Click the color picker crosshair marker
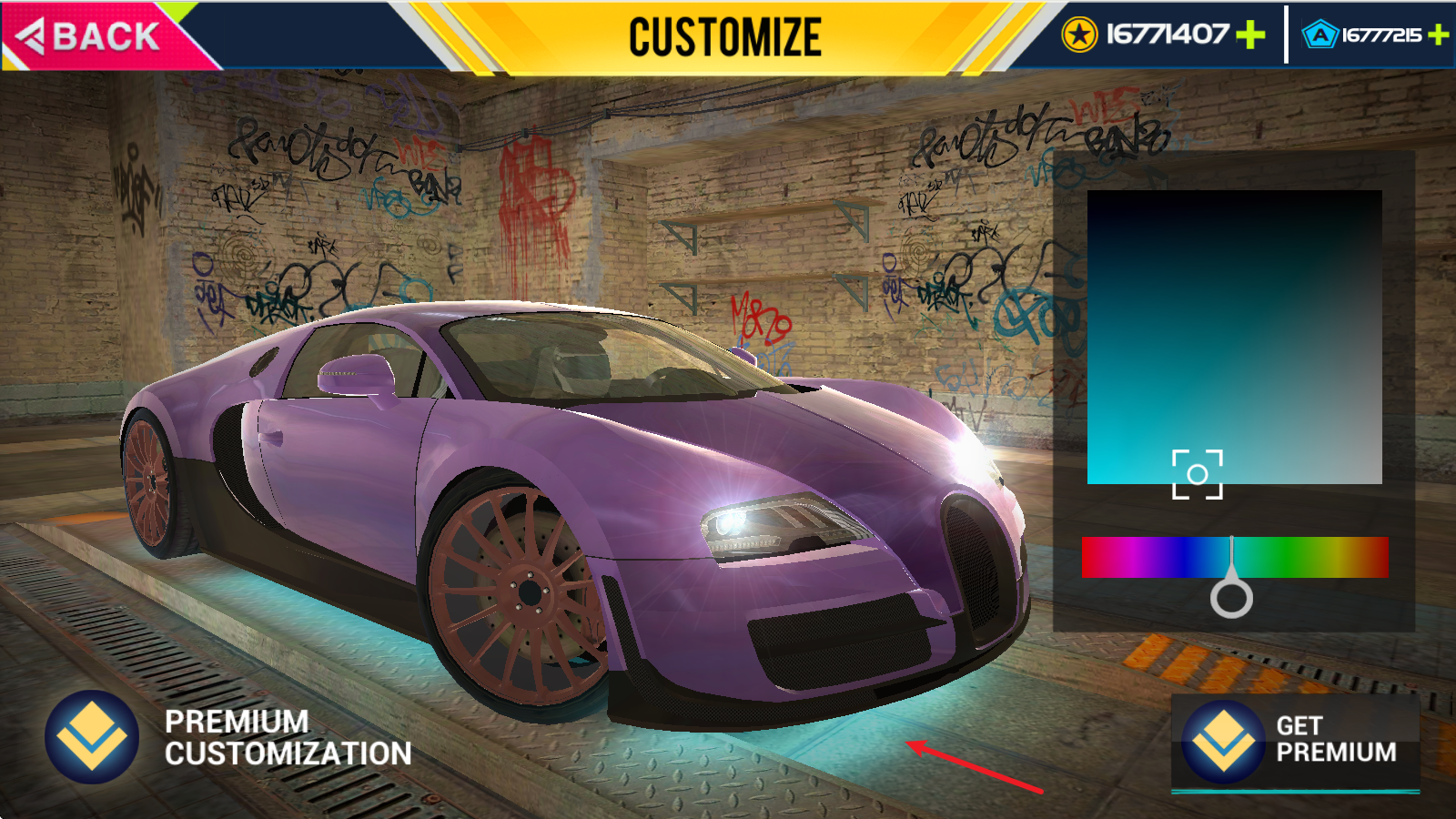 click(1198, 474)
